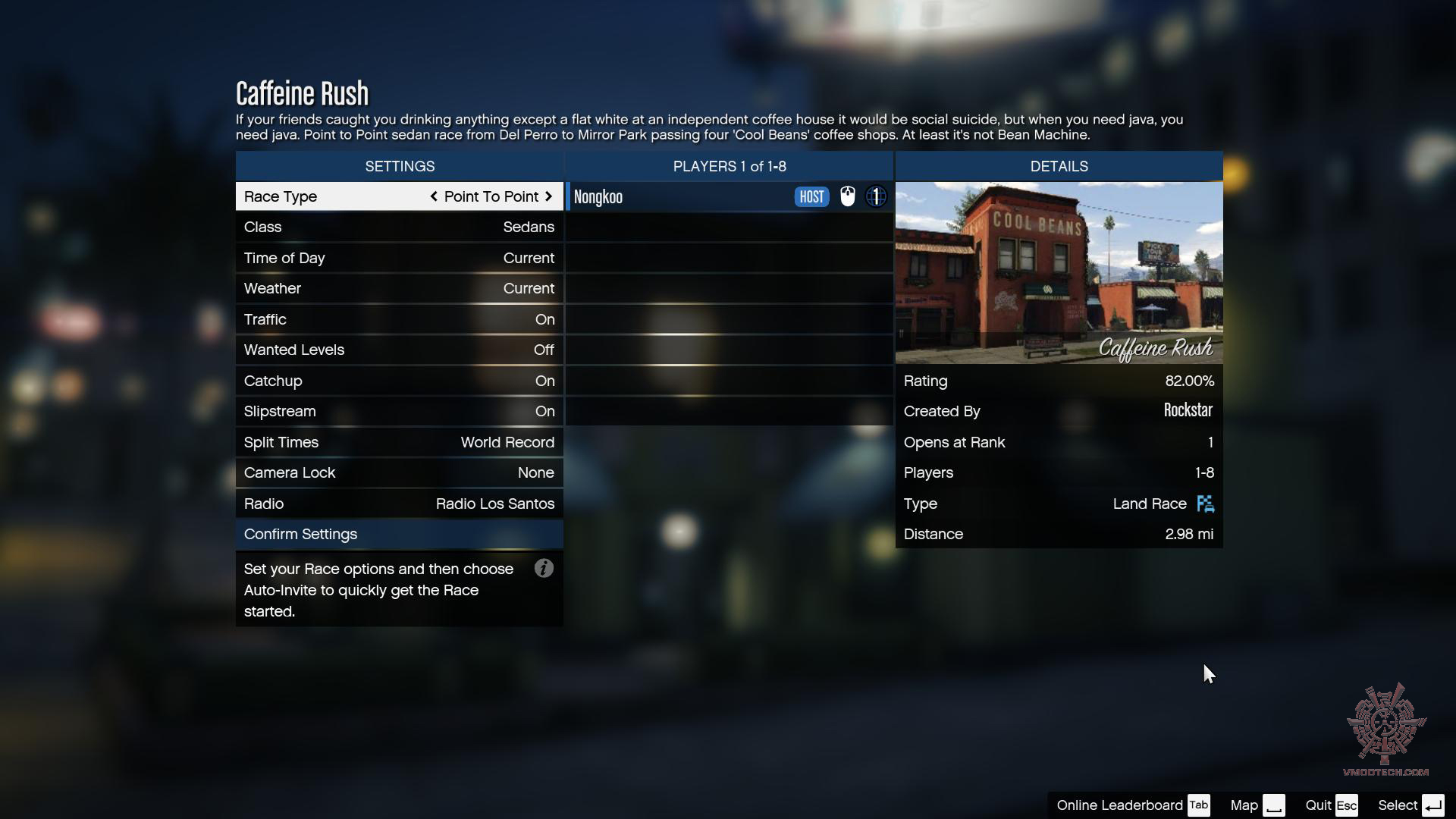Click the right arrow next to Point To Point
The width and height of the screenshot is (1456, 819).
tap(548, 196)
